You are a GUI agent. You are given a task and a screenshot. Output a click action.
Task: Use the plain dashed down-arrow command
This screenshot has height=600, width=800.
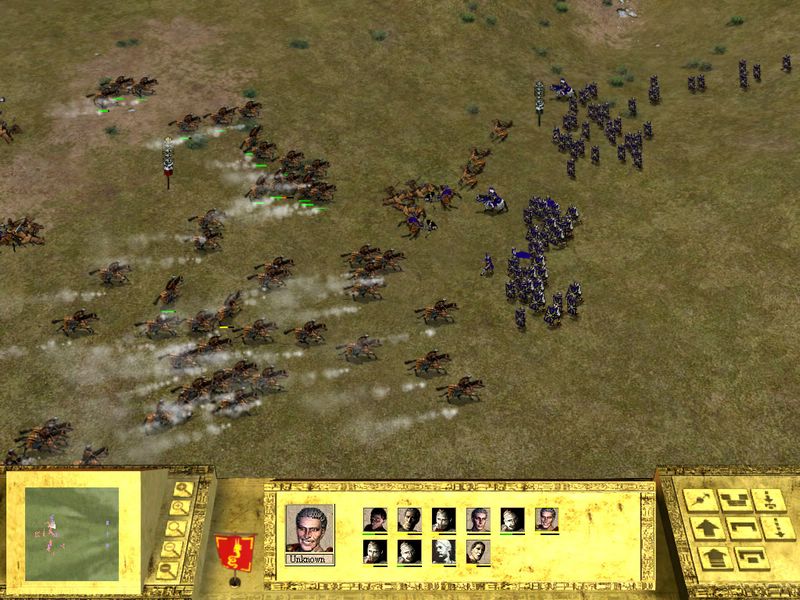[776, 528]
